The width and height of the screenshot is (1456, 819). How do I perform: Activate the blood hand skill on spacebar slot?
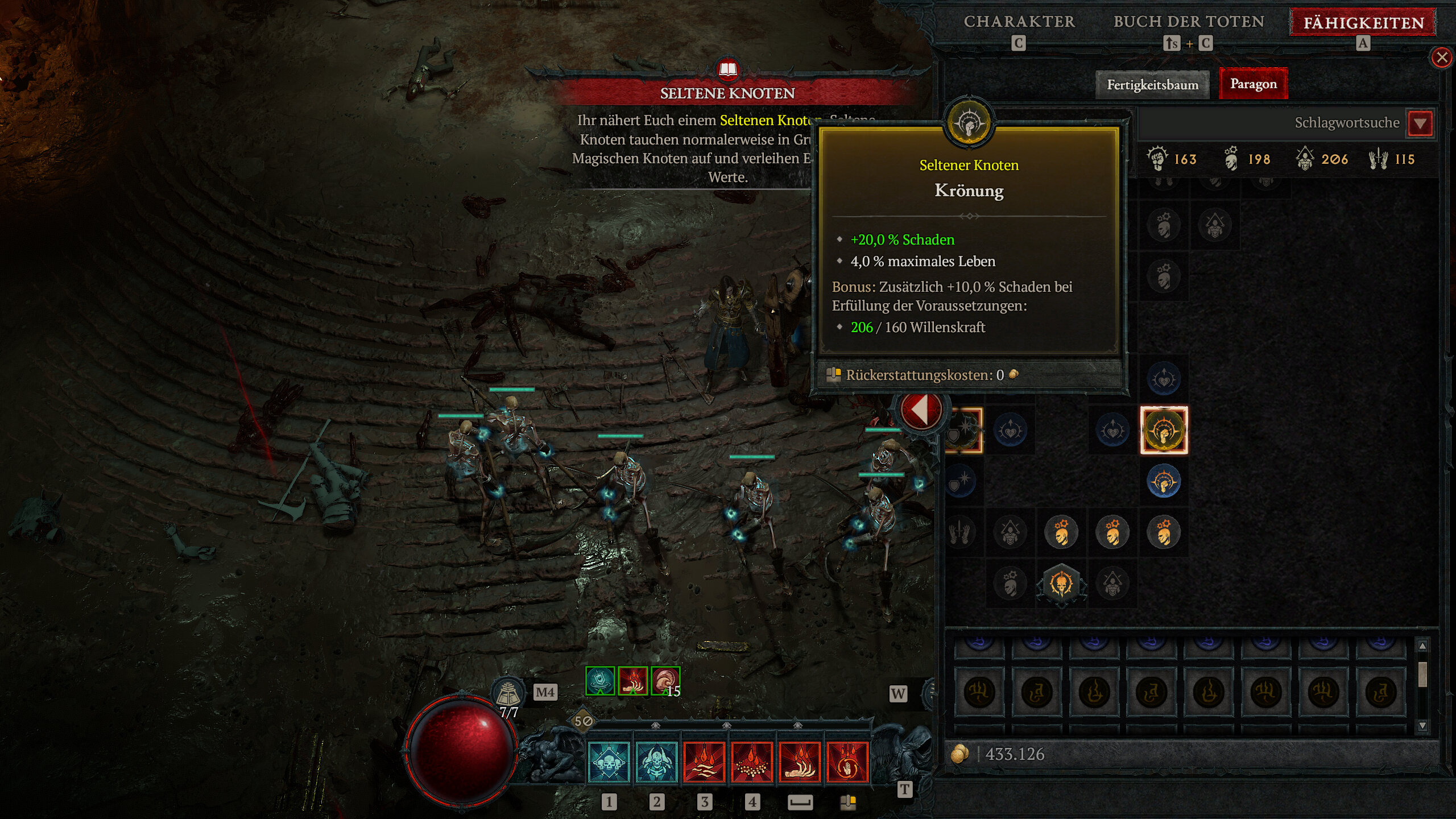[x=800, y=762]
